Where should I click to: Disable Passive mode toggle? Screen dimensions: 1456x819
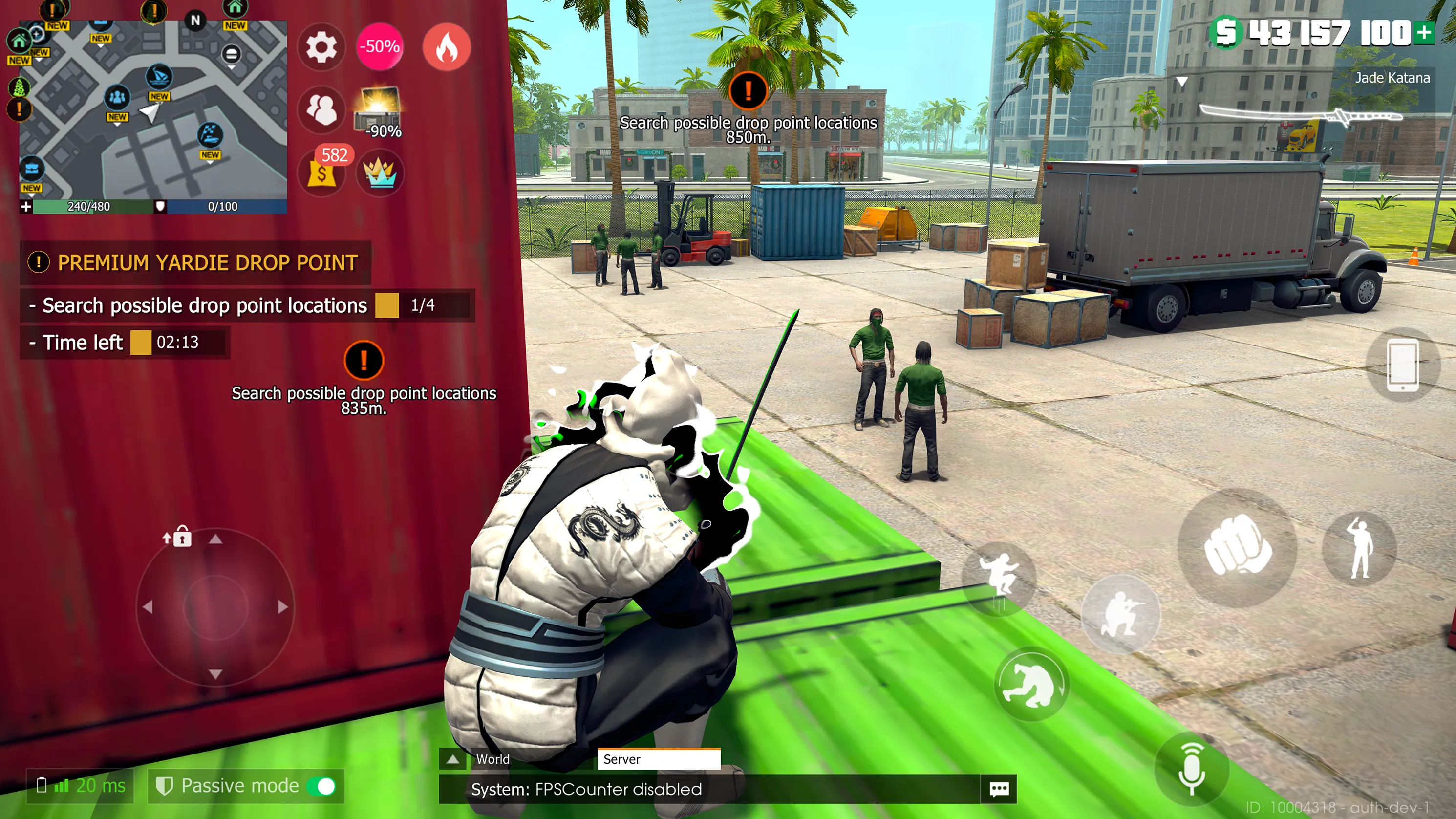pos(321,786)
